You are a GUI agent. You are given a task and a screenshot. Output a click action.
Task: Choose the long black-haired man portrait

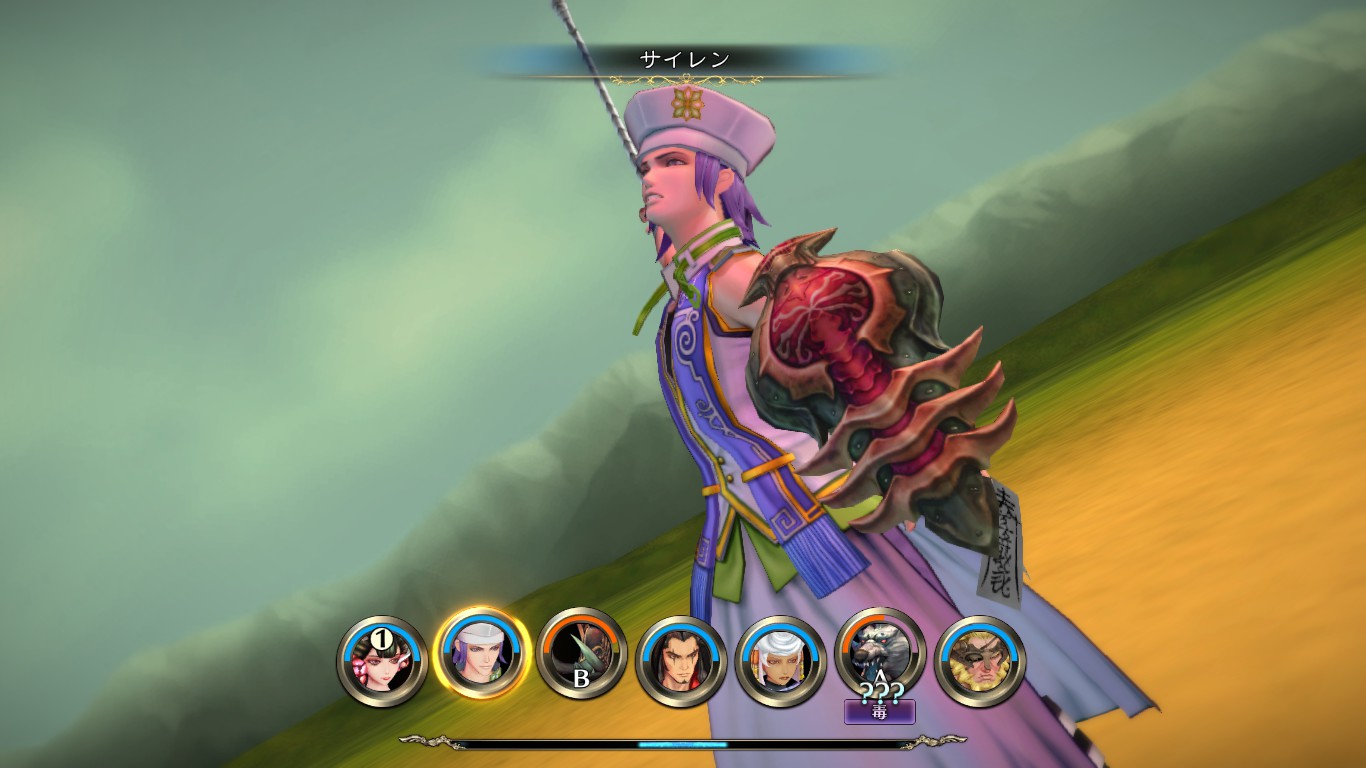[681, 660]
